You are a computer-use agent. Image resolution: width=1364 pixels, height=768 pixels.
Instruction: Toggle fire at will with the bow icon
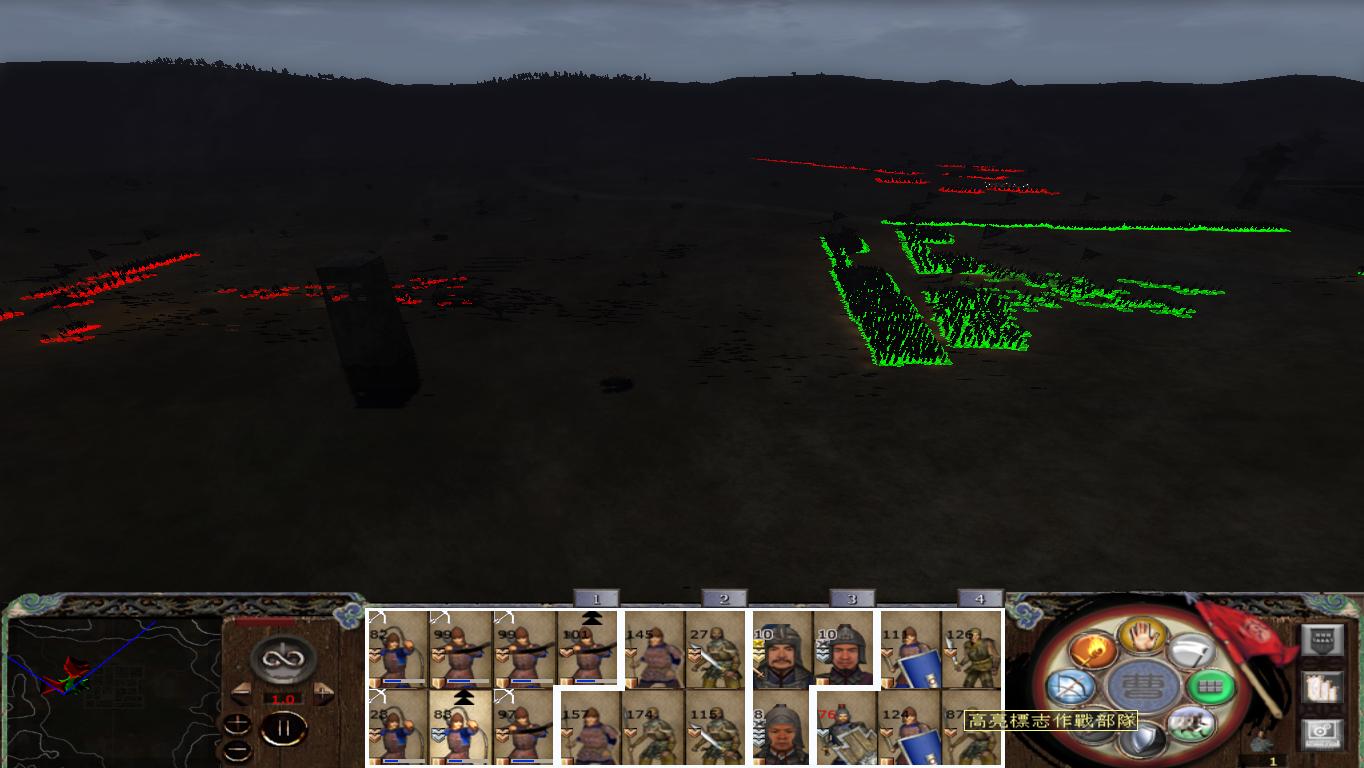coord(1072,685)
